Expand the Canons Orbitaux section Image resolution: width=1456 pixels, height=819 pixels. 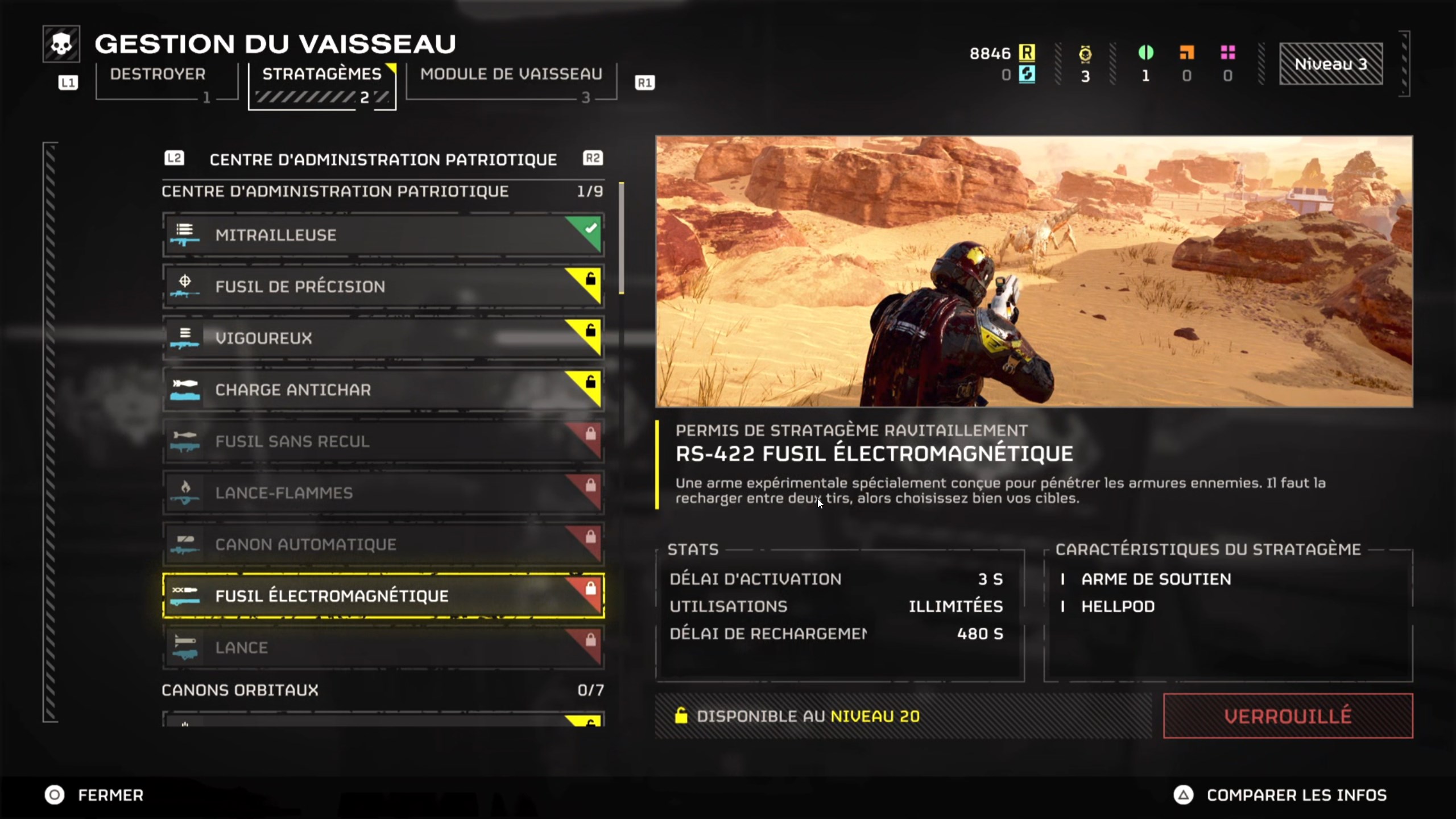click(x=240, y=690)
